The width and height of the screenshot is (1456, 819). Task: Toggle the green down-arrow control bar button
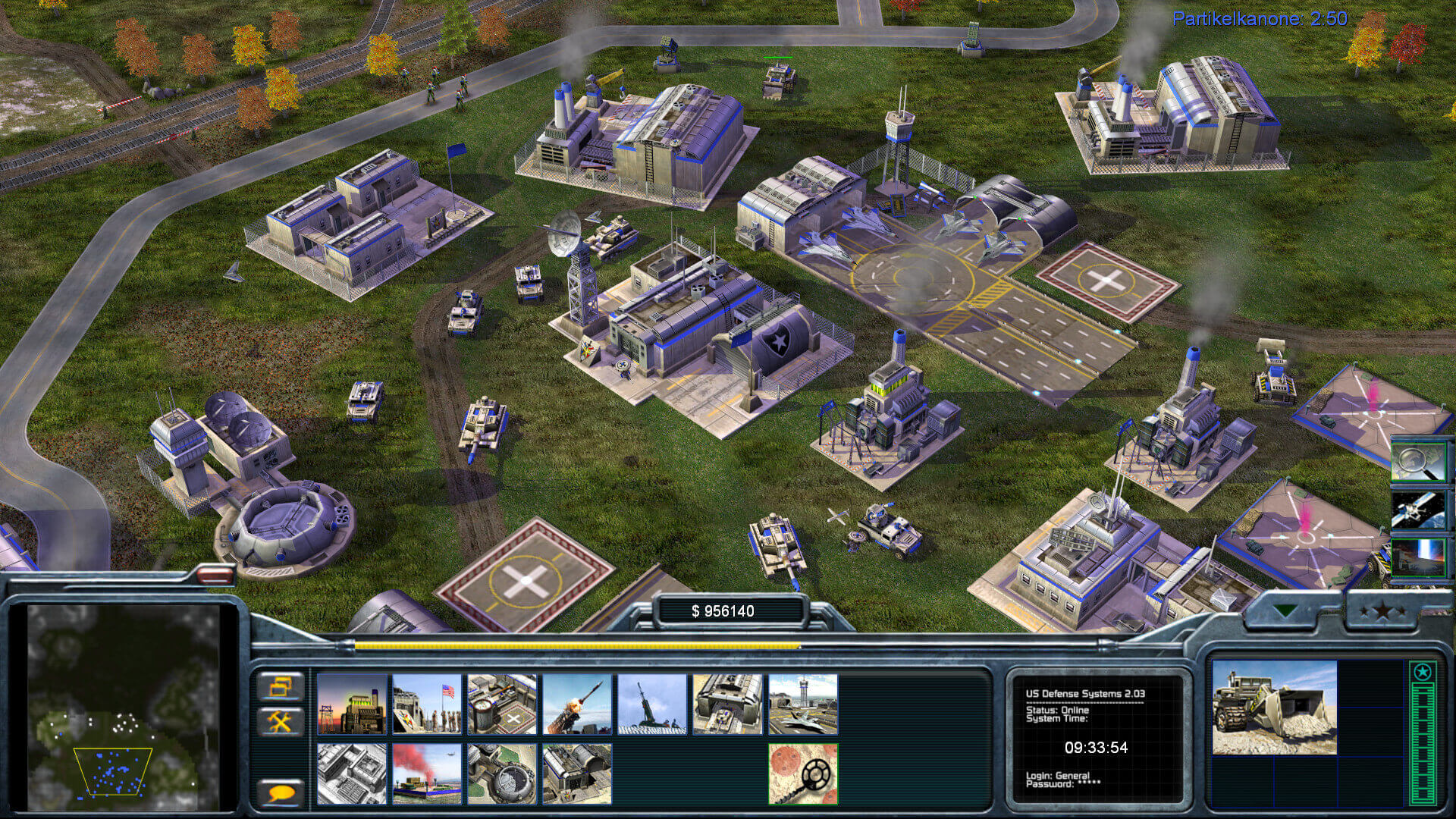click(1285, 610)
